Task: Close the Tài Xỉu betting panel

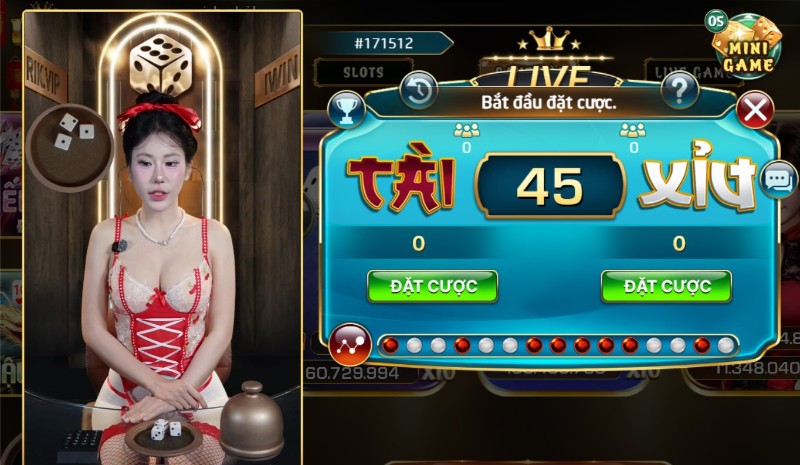Action: (x=755, y=110)
